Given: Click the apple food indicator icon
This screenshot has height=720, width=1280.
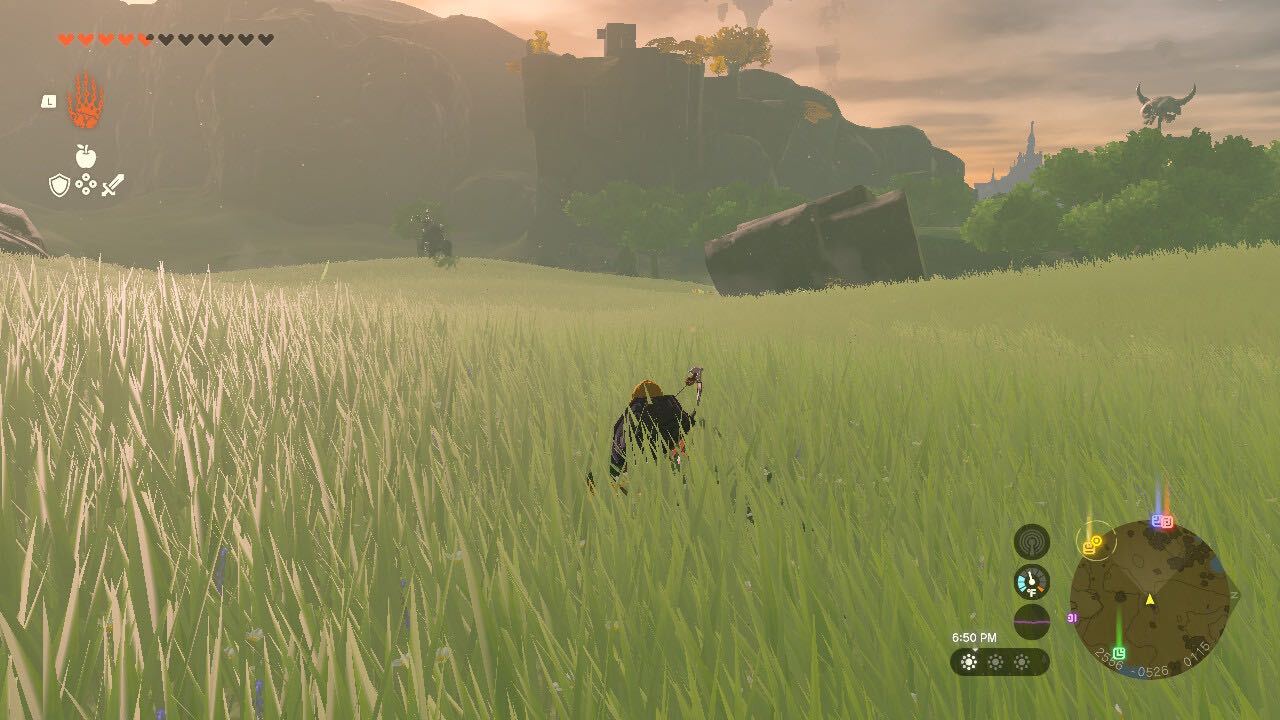Looking at the screenshot, I should click(x=86, y=155).
